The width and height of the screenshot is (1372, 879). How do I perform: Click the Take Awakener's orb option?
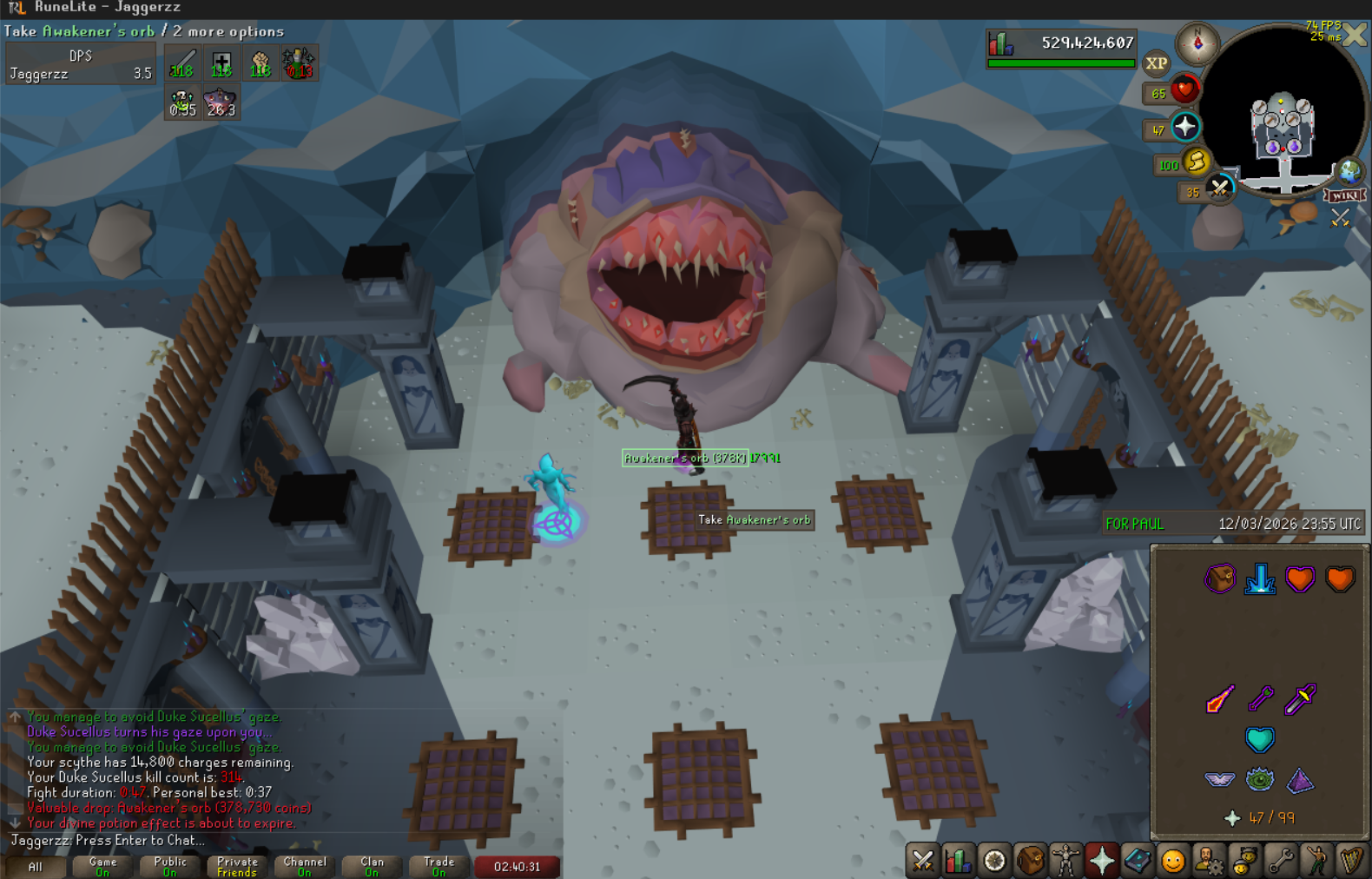coord(755,520)
